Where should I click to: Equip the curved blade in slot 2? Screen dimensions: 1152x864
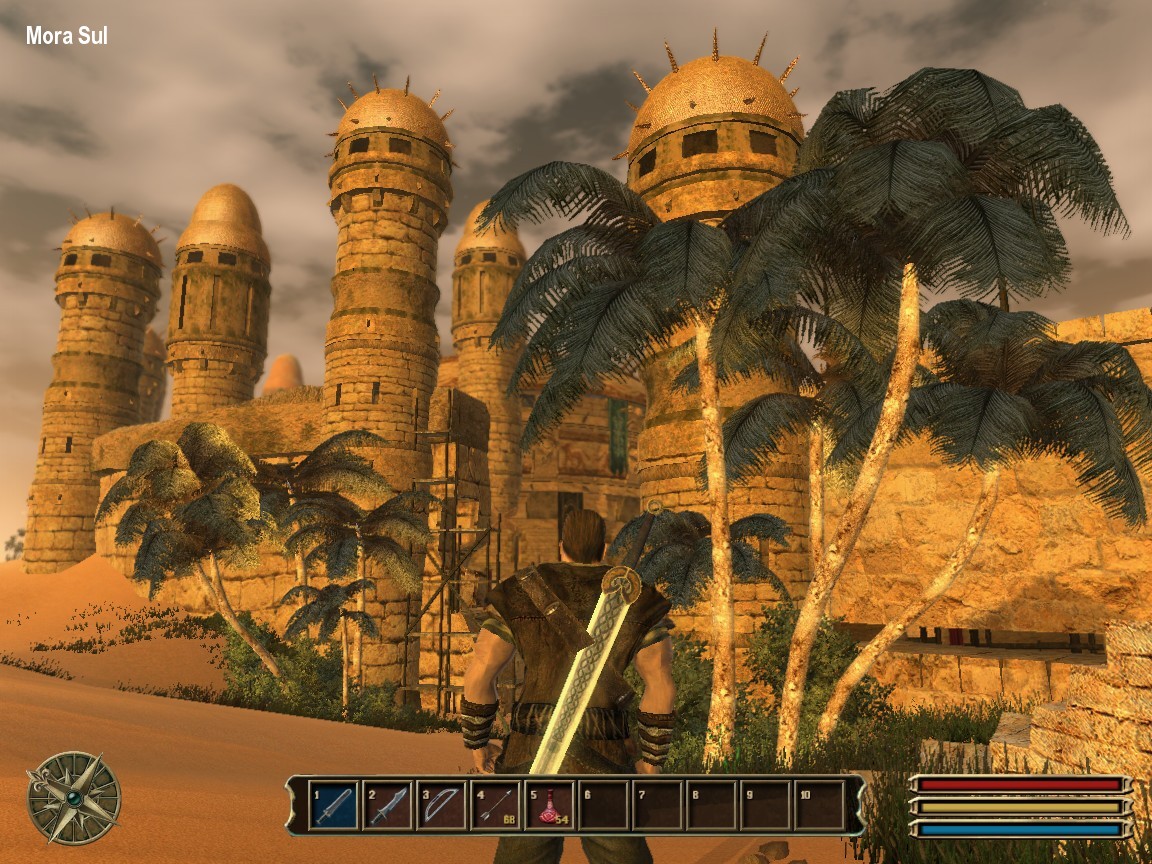pos(387,805)
